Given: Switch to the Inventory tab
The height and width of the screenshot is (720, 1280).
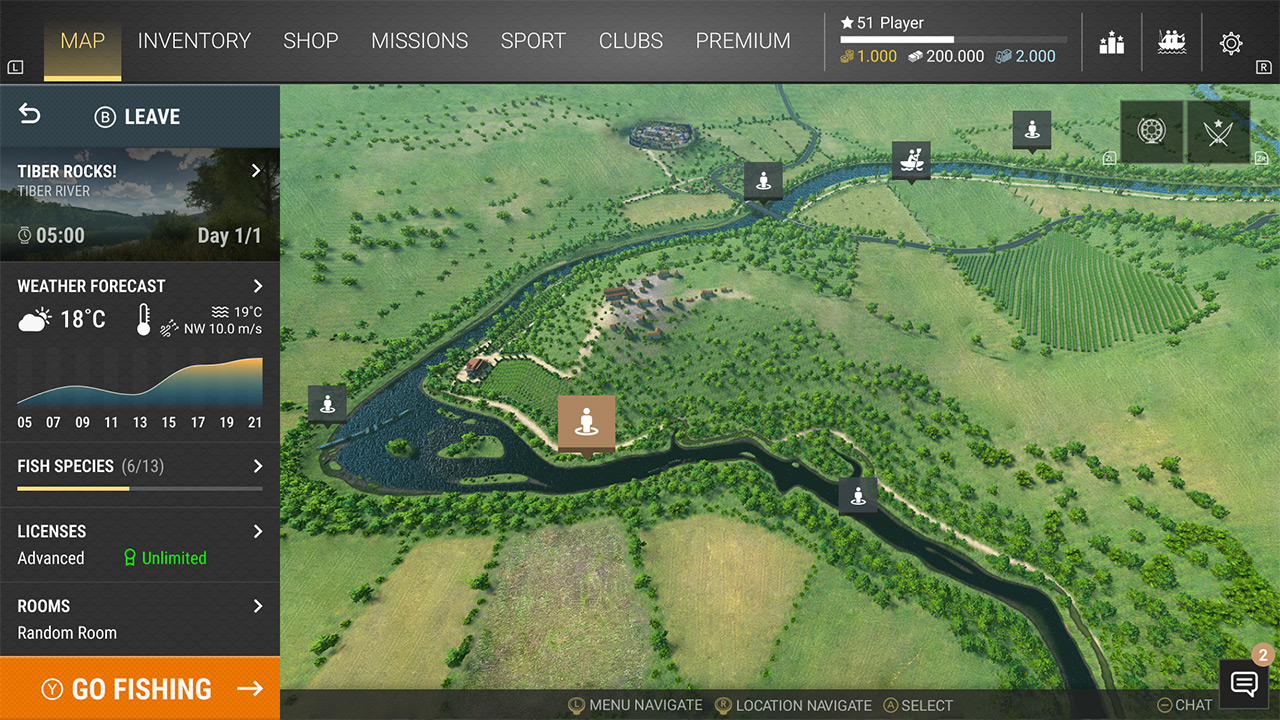Looking at the screenshot, I should tap(195, 41).
